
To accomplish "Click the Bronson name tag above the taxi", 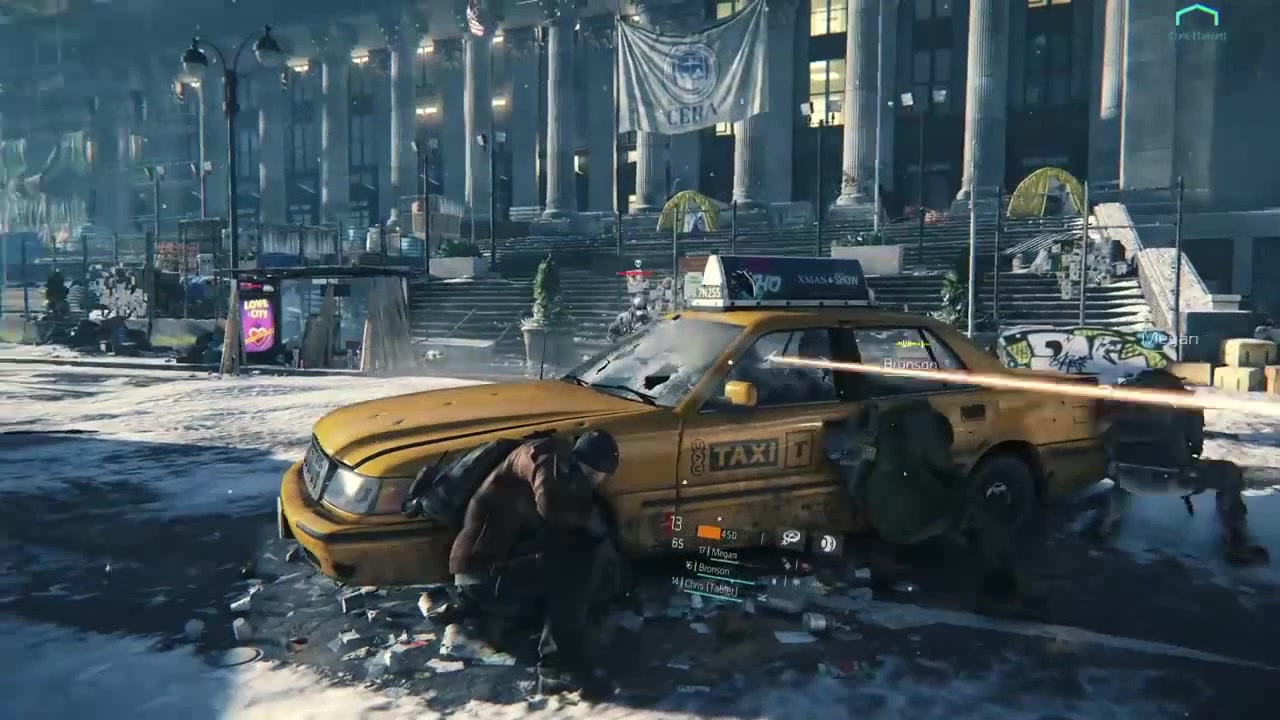I will pos(910,366).
